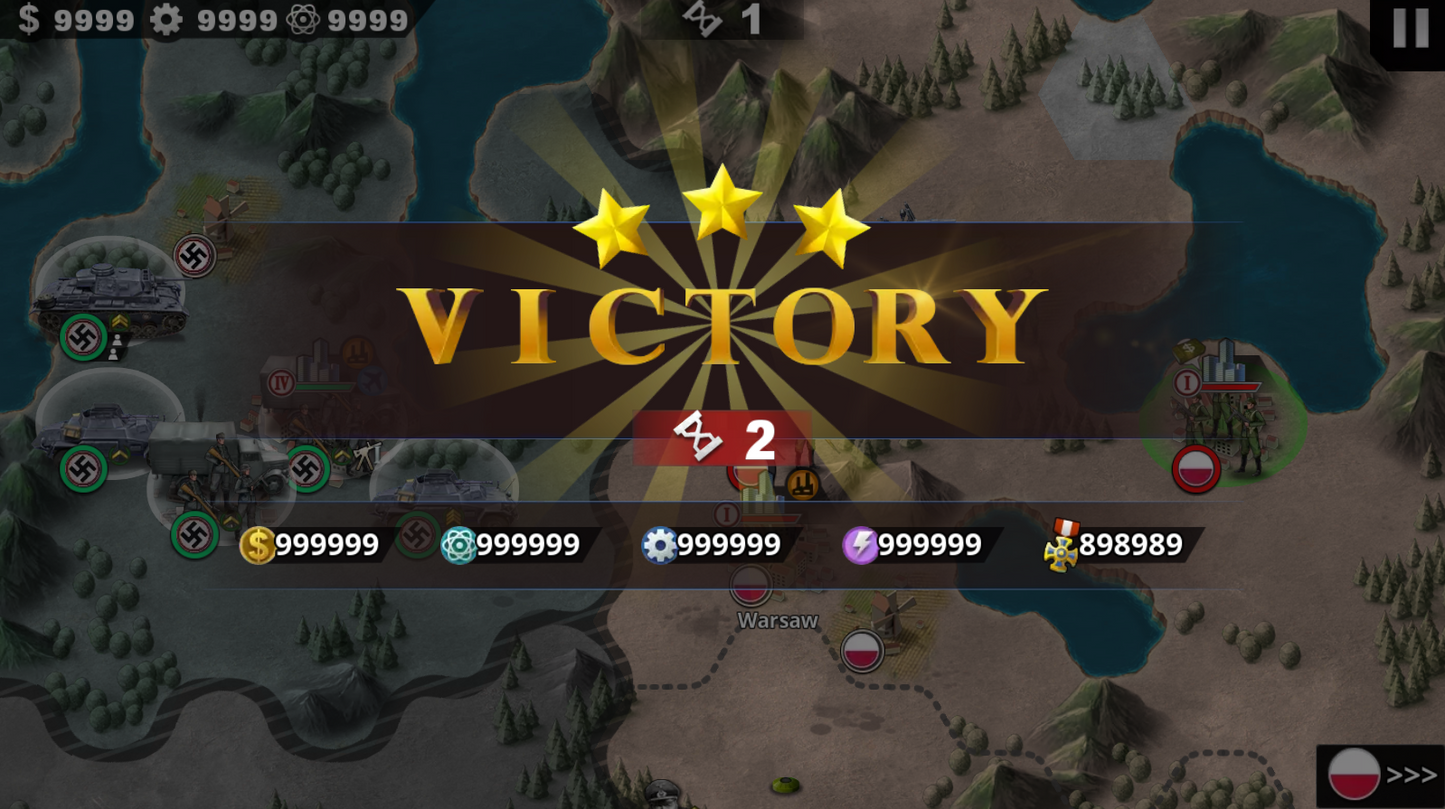Select the city of Warsaw
The image size is (1445, 809).
point(776,620)
